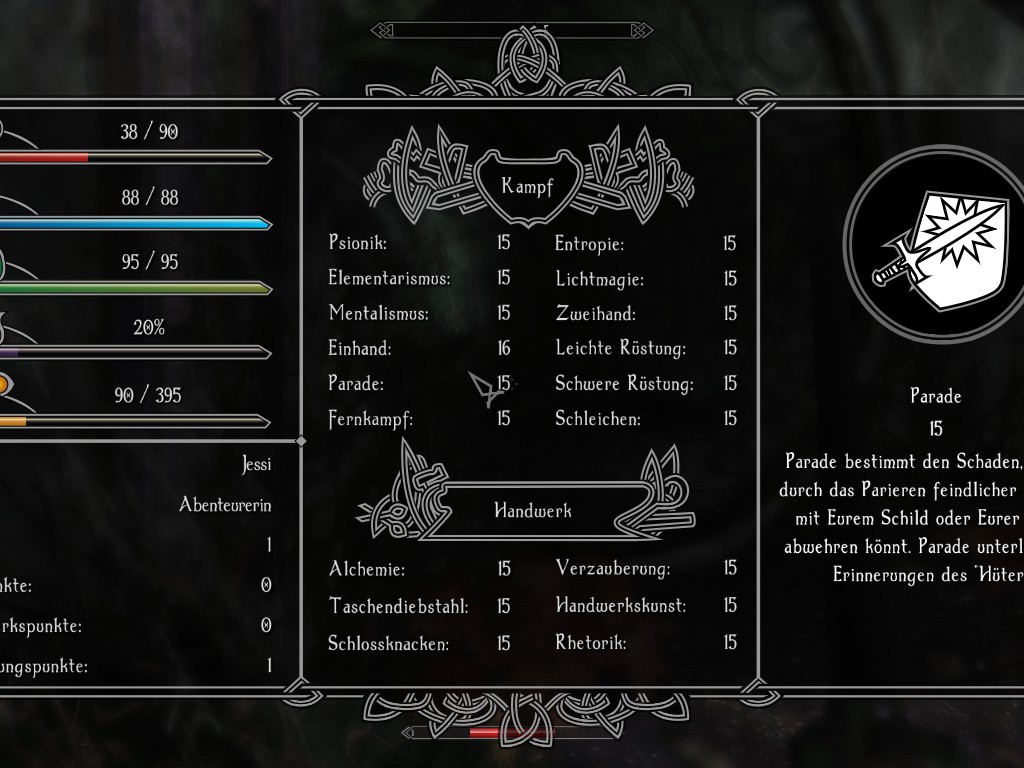The height and width of the screenshot is (768, 1024).
Task: Click the Handwerkskunst skill entry
Action: pos(620,605)
